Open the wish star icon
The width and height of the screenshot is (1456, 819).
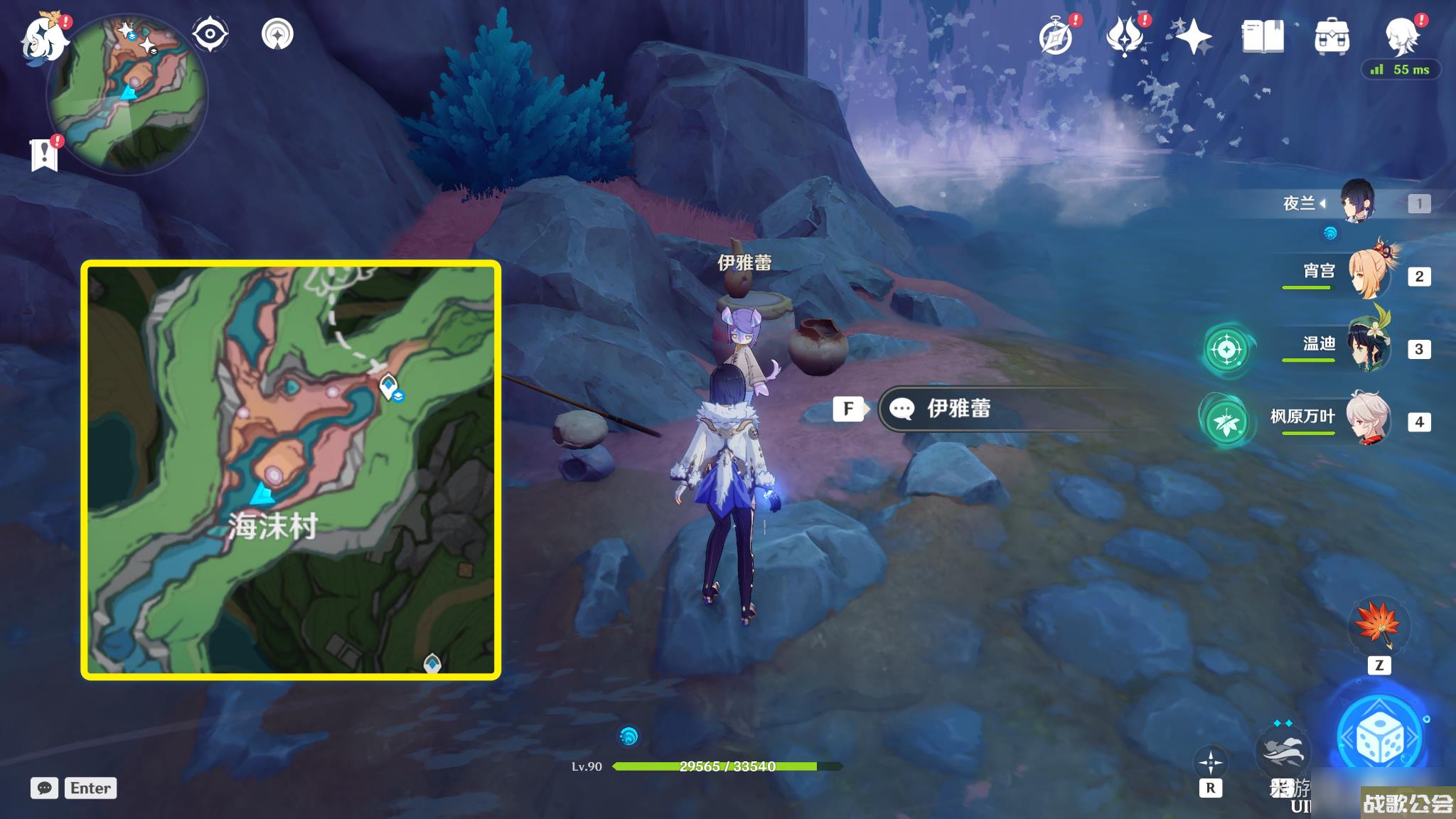[1193, 37]
